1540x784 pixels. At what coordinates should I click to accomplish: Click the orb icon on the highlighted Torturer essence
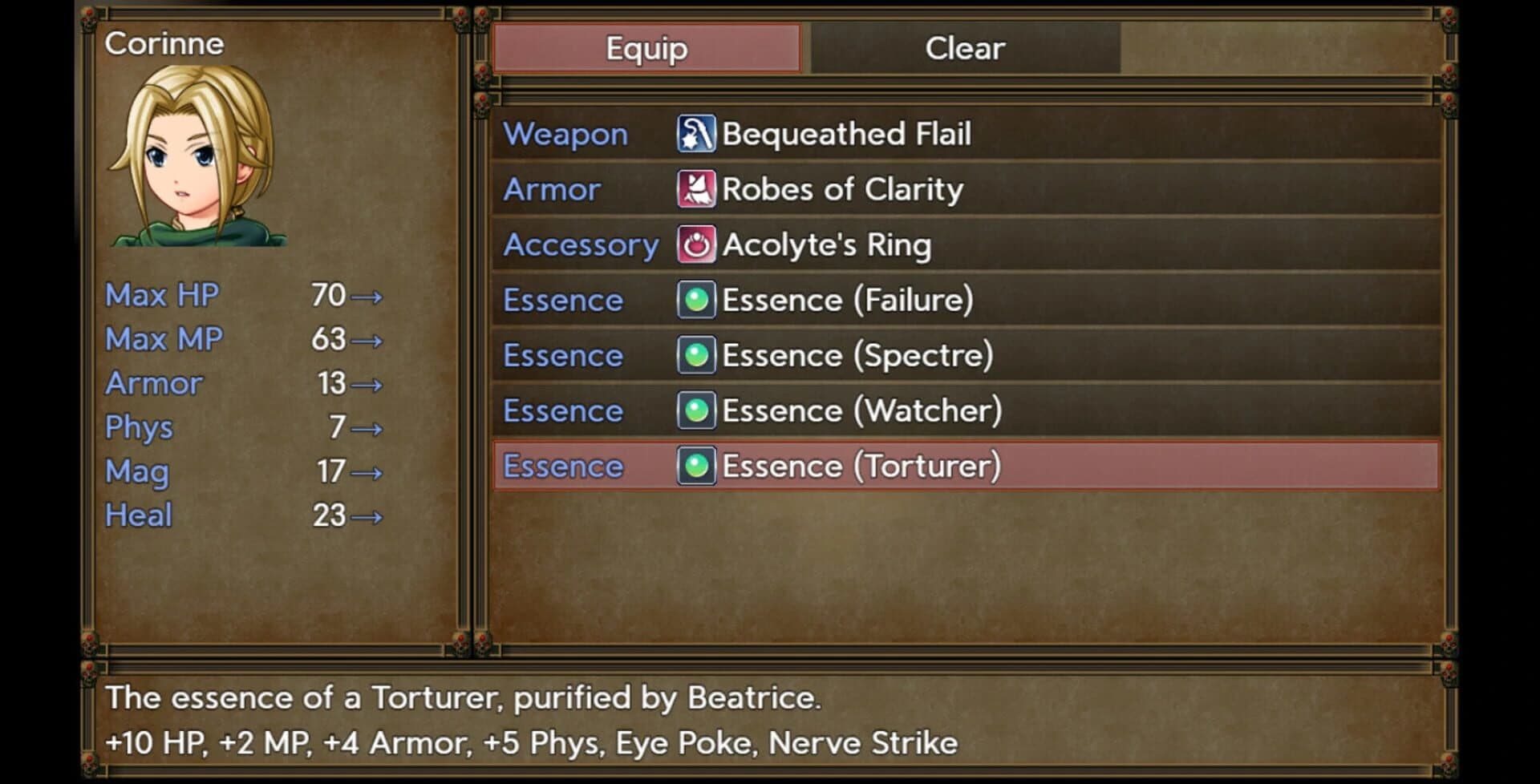695,466
